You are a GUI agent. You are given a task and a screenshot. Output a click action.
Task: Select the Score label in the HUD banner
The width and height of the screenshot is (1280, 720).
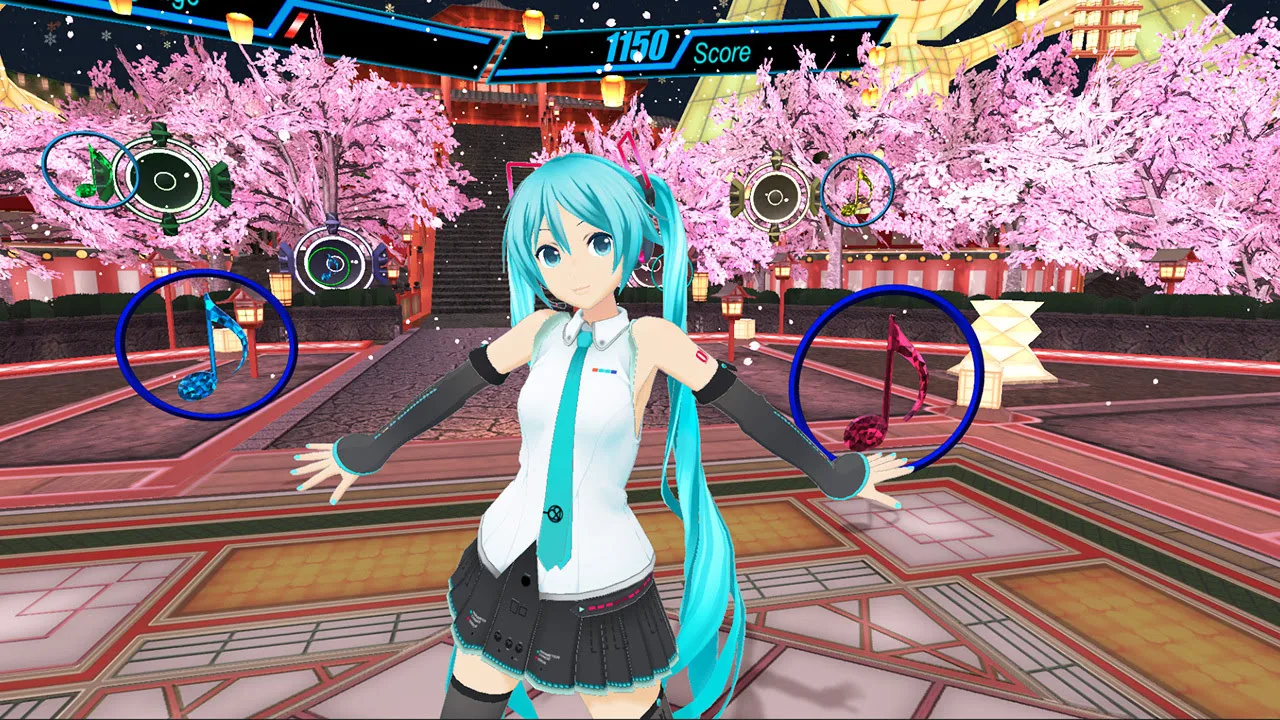click(721, 52)
